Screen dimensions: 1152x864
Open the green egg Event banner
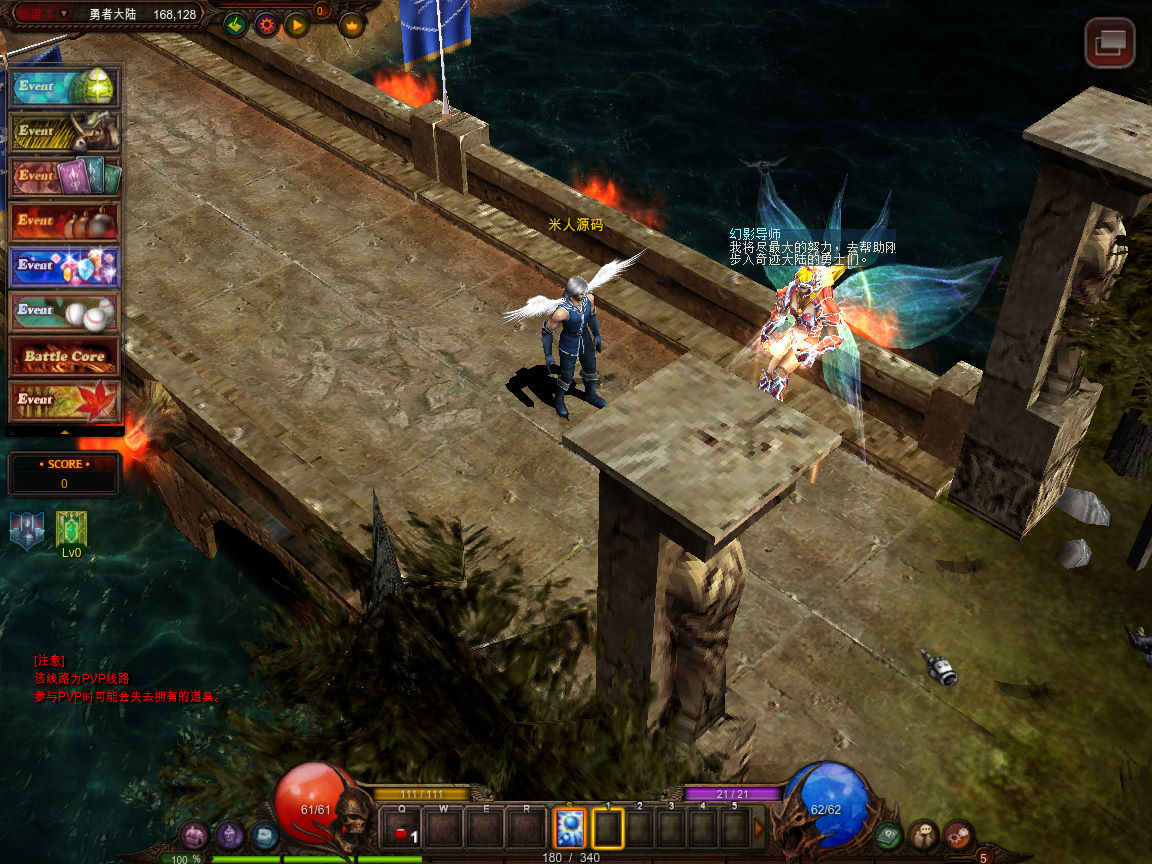click(65, 87)
